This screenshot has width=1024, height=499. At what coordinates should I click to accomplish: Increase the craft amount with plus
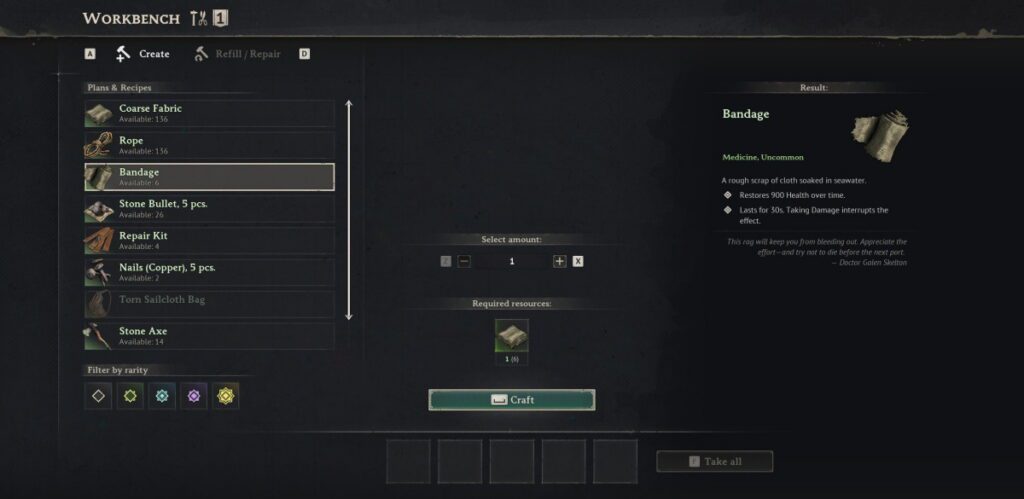coord(559,261)
